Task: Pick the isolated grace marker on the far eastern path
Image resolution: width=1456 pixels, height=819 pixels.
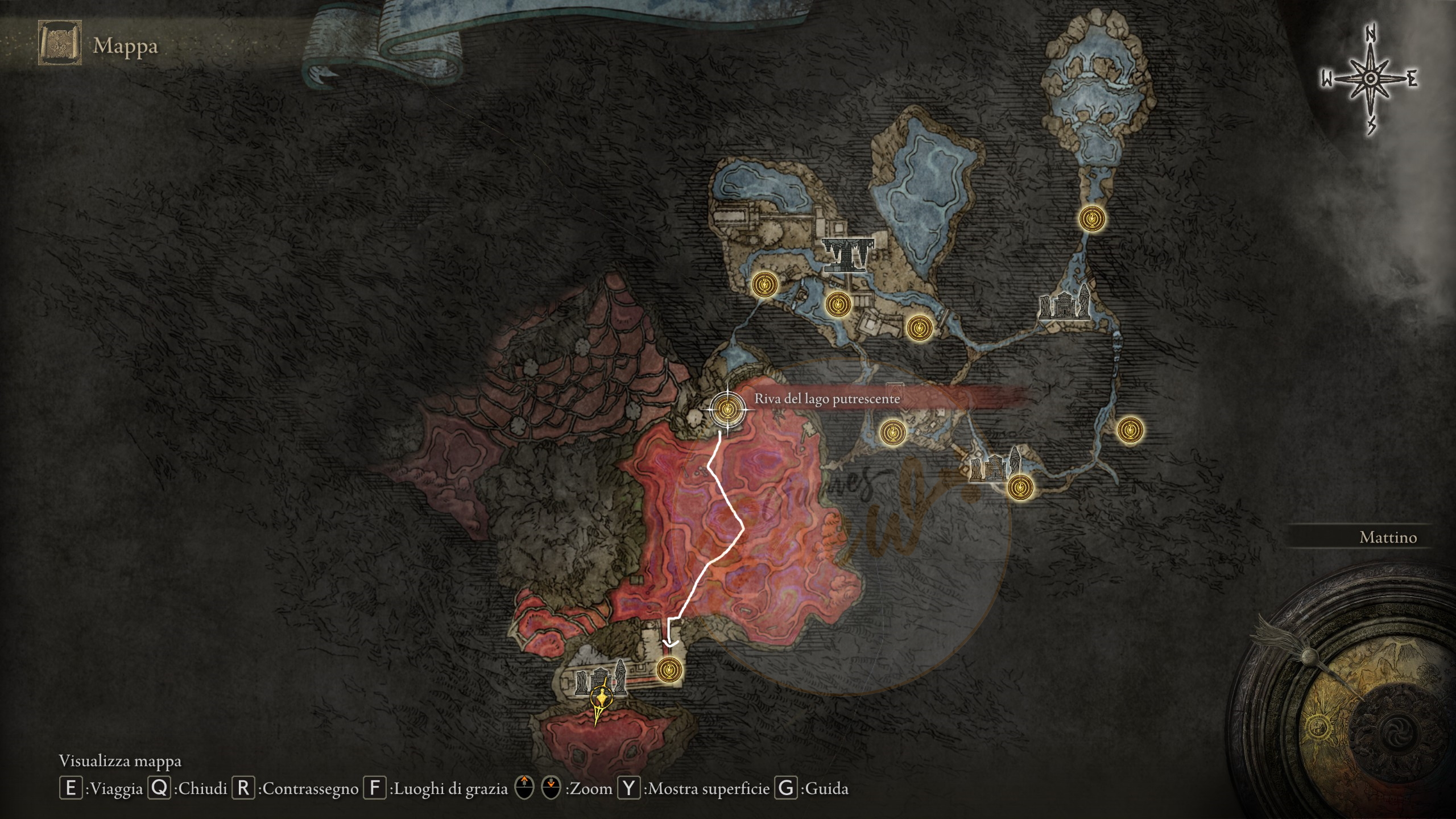Action: pyautogui.click(x=1130, y=430)
